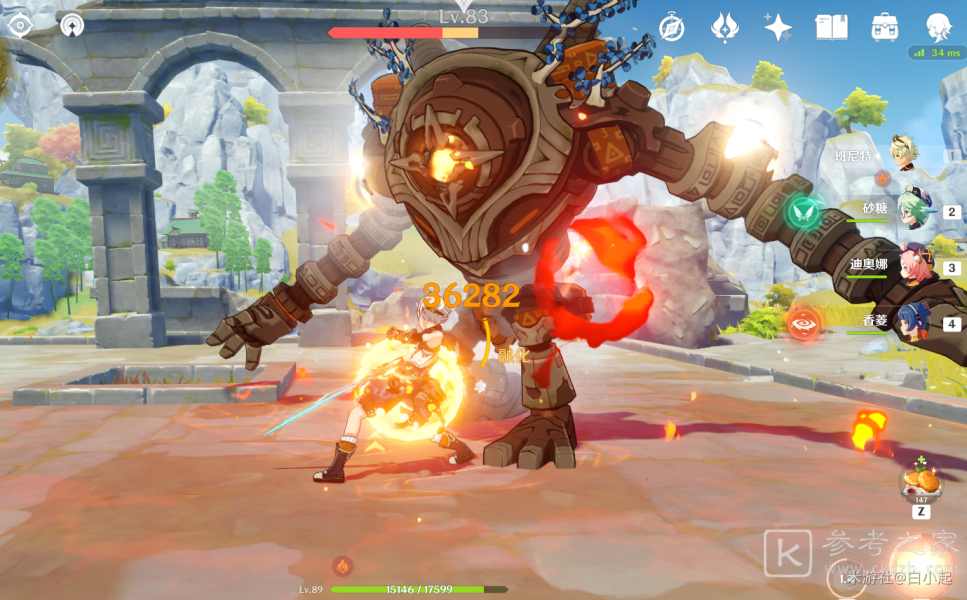This screenshot has height=600, width=967.
Task: Switch to party member 砂糖
Action: (x=914, y=208)
